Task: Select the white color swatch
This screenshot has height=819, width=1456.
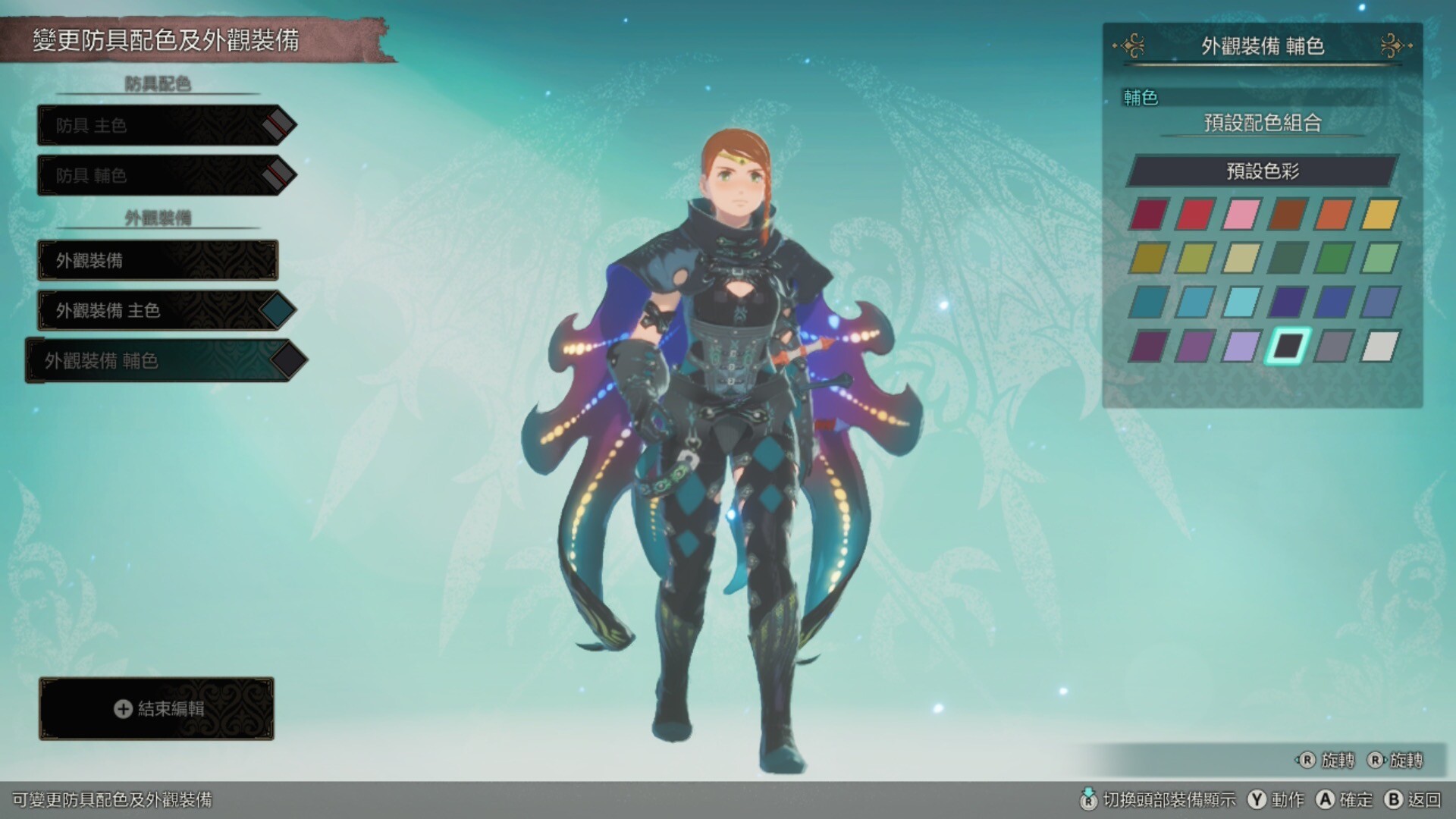Action: 1379,347
